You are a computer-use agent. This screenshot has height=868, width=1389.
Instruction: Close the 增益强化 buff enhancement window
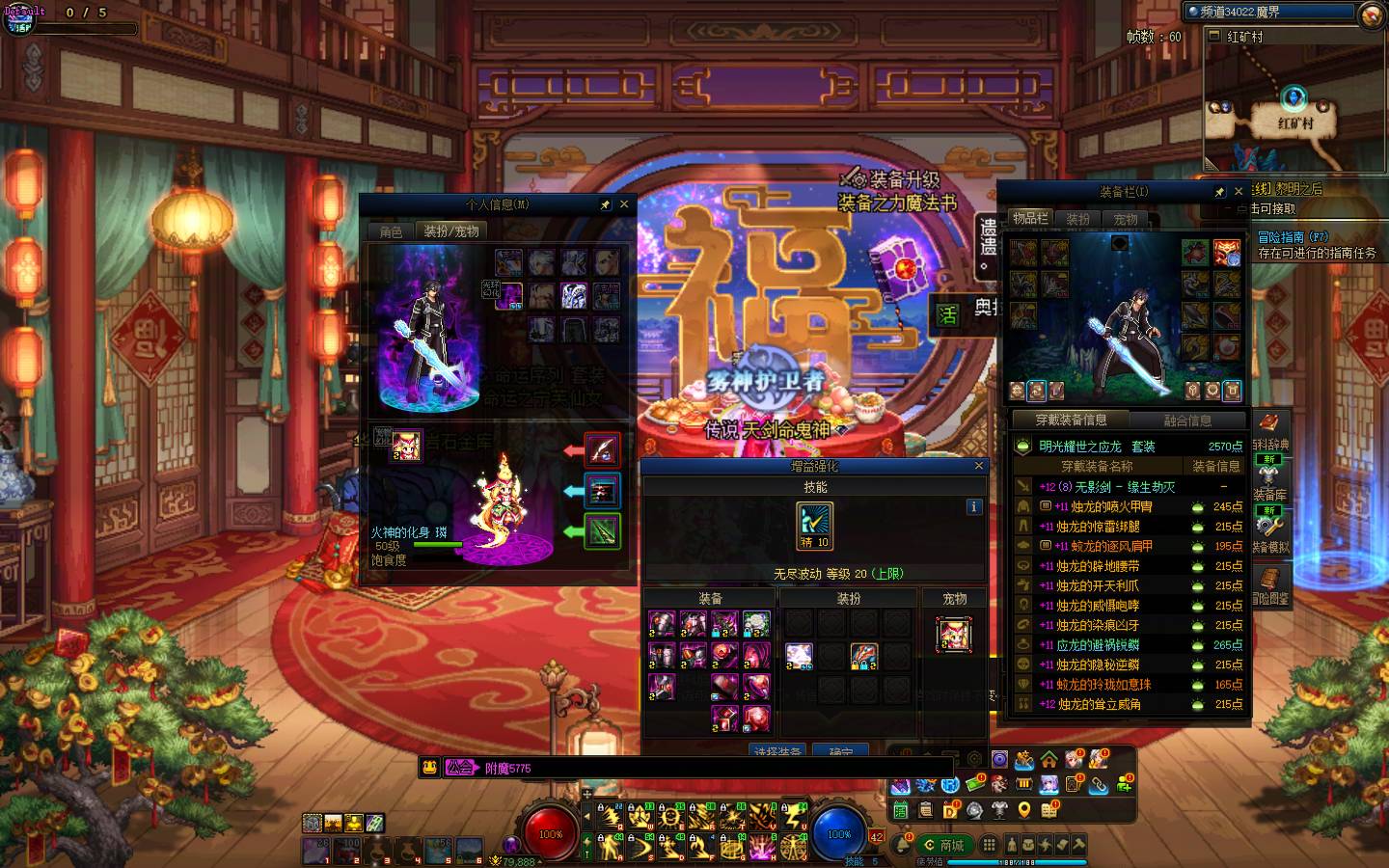coord(979,466)
